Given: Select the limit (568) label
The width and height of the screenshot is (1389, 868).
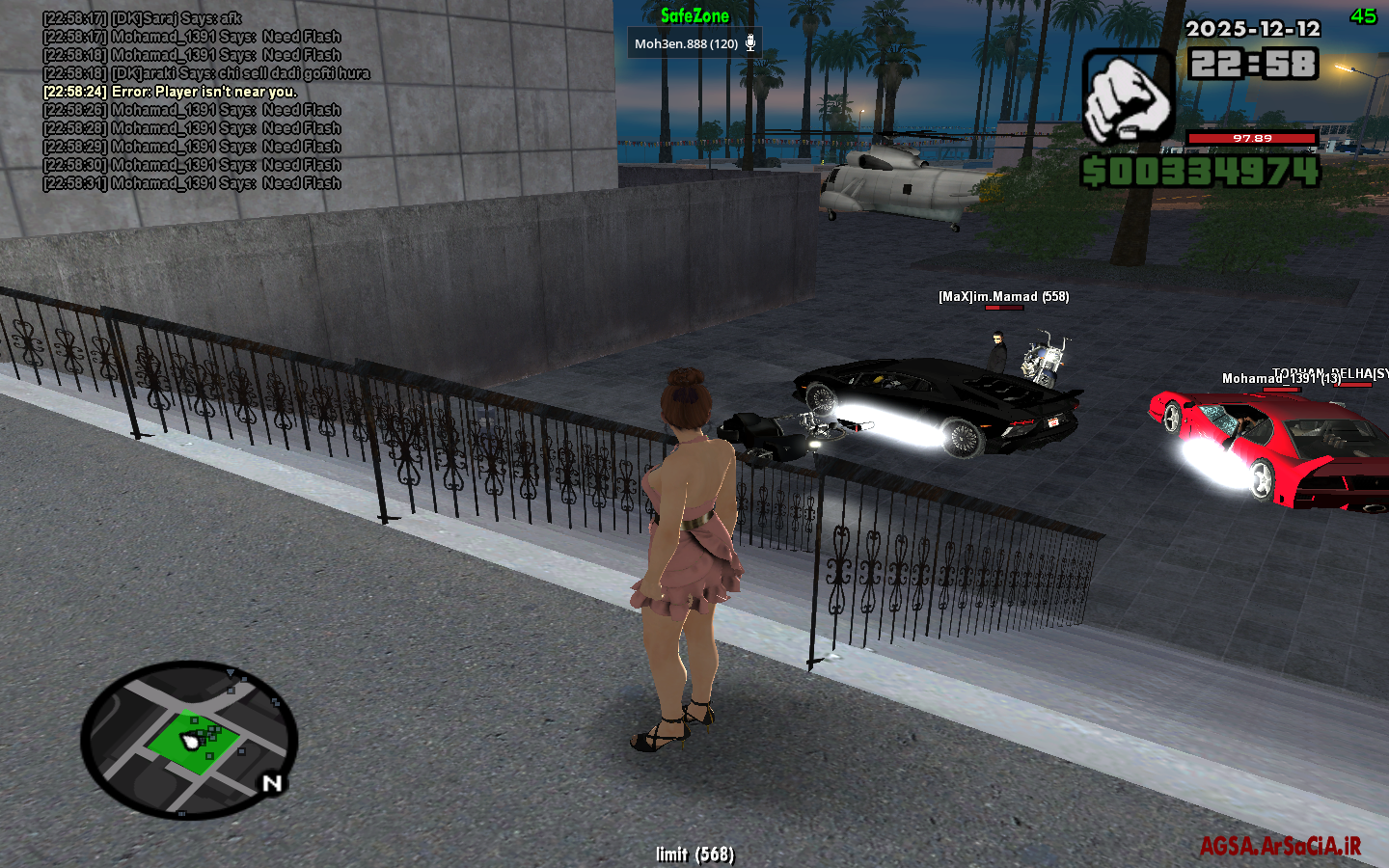Looking at the screenshot, I should [694, 854].
